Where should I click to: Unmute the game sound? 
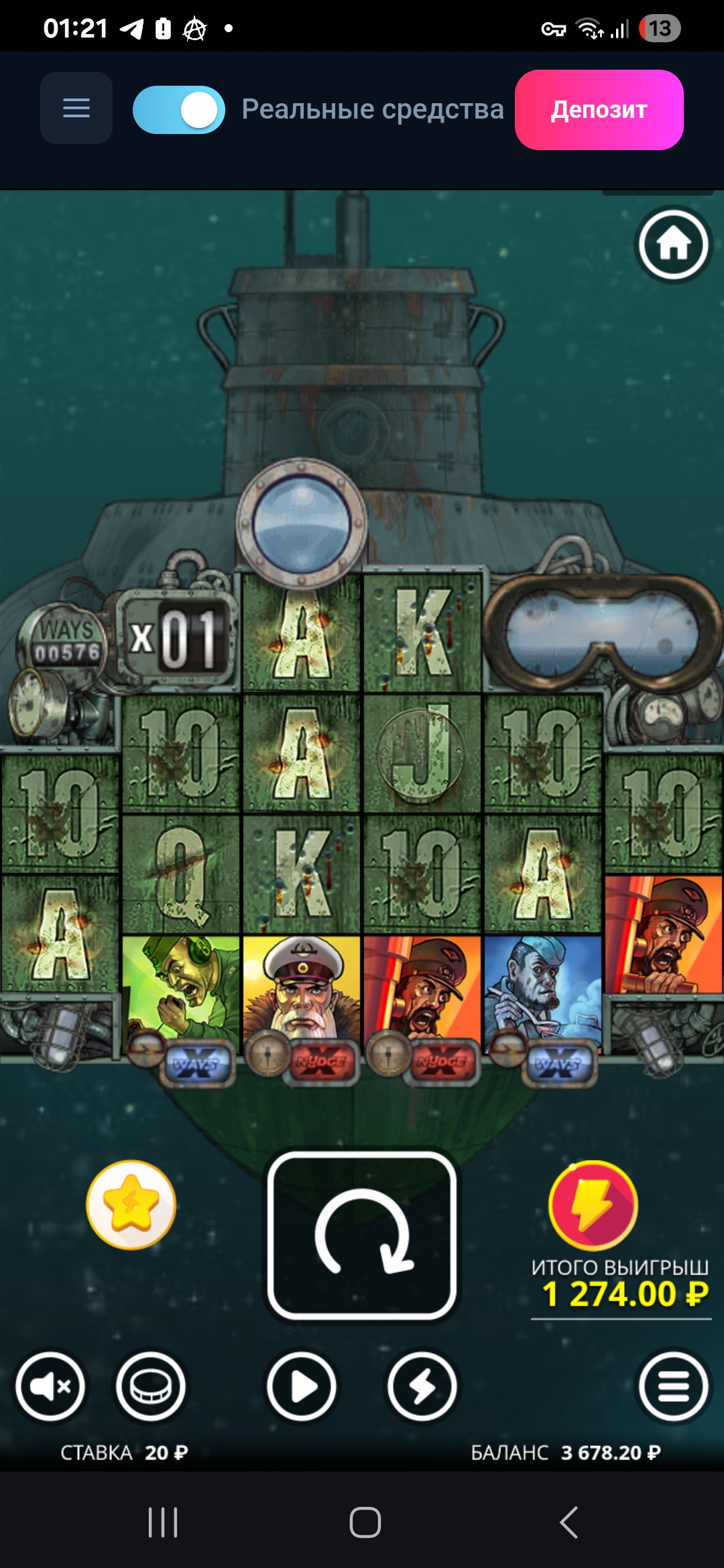(x=51, y=1386)
